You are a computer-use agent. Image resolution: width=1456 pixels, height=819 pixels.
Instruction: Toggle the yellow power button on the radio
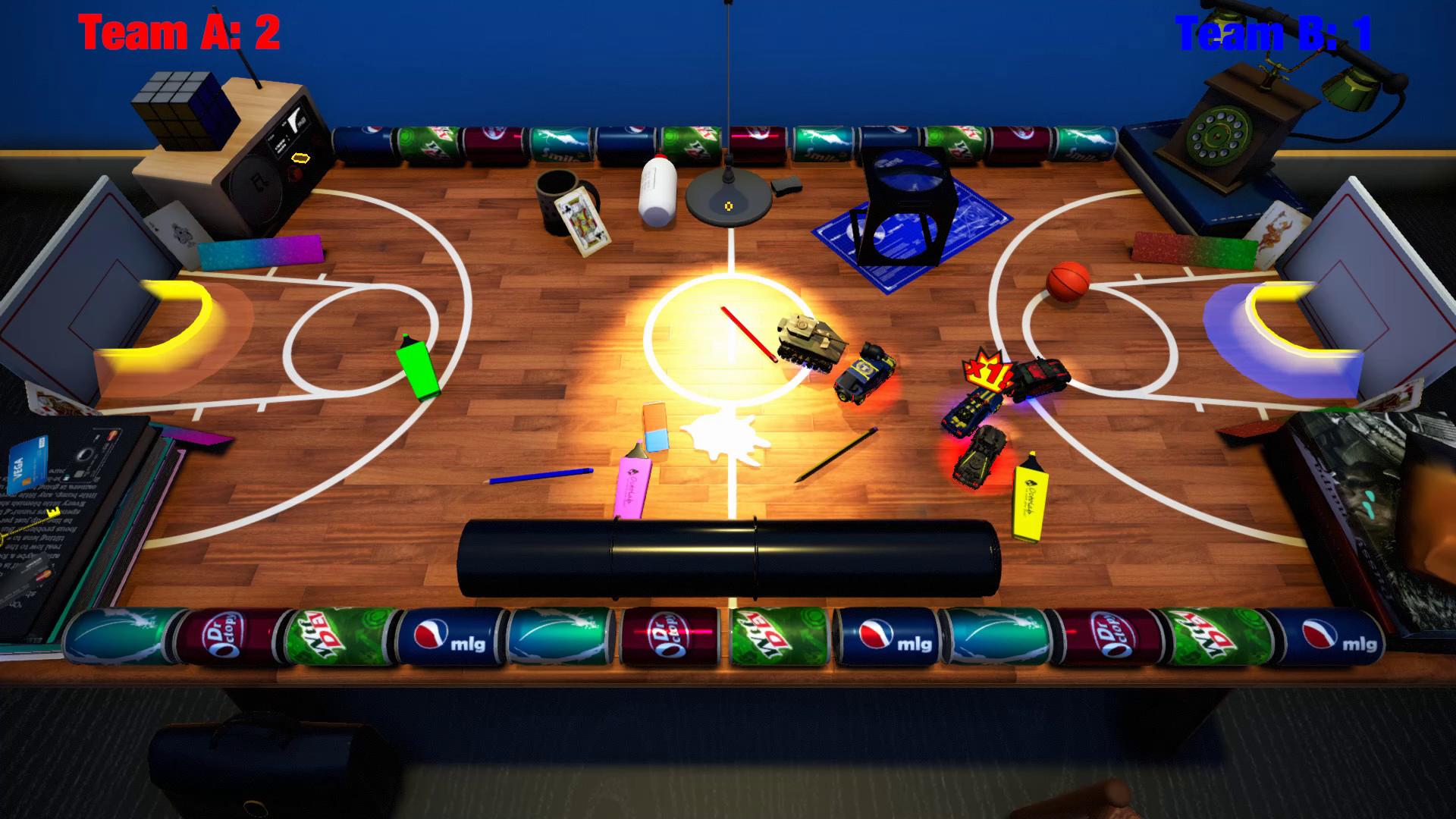pos(300,158)
